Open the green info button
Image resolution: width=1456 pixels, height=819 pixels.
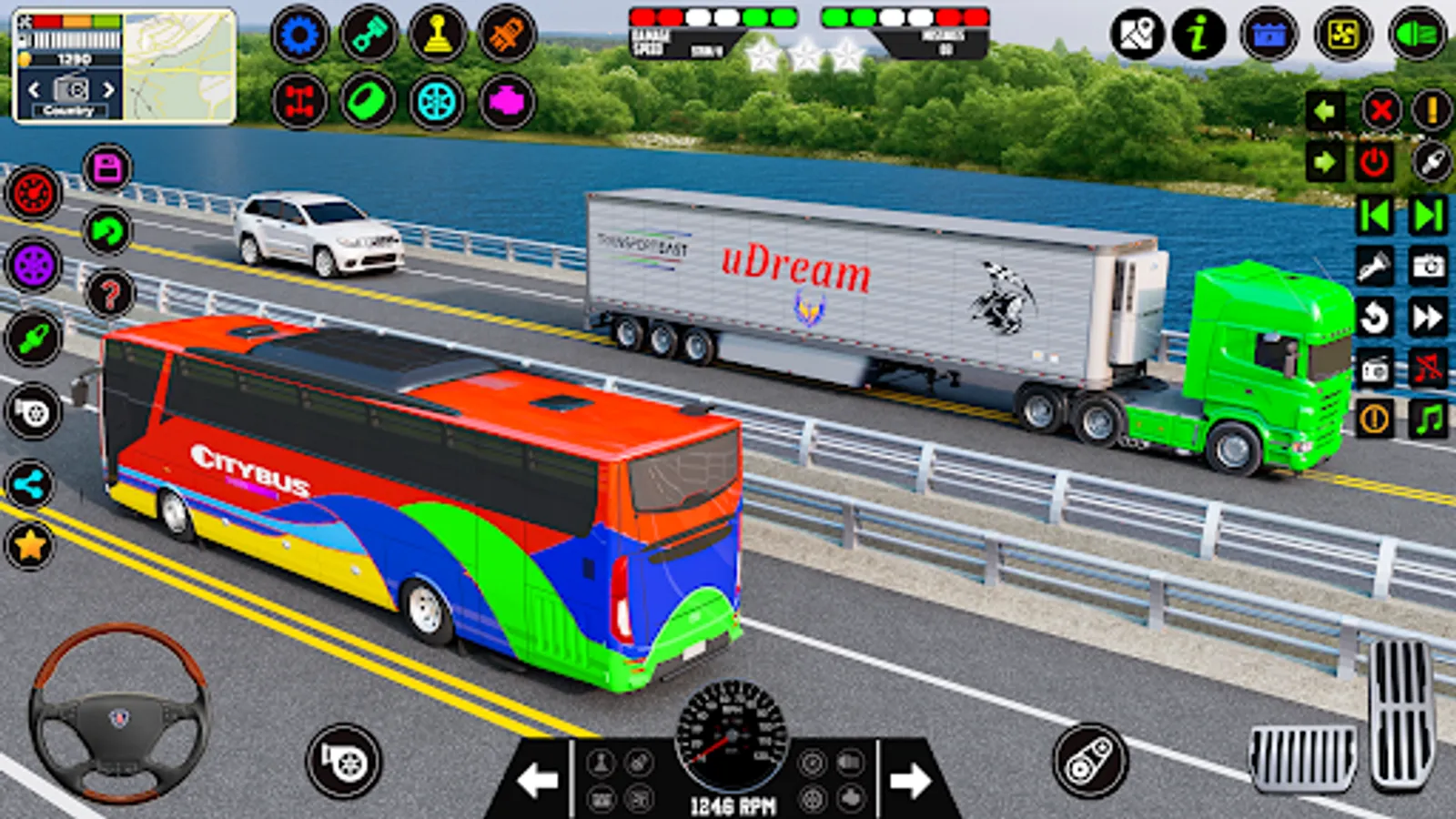[1198, 35]
